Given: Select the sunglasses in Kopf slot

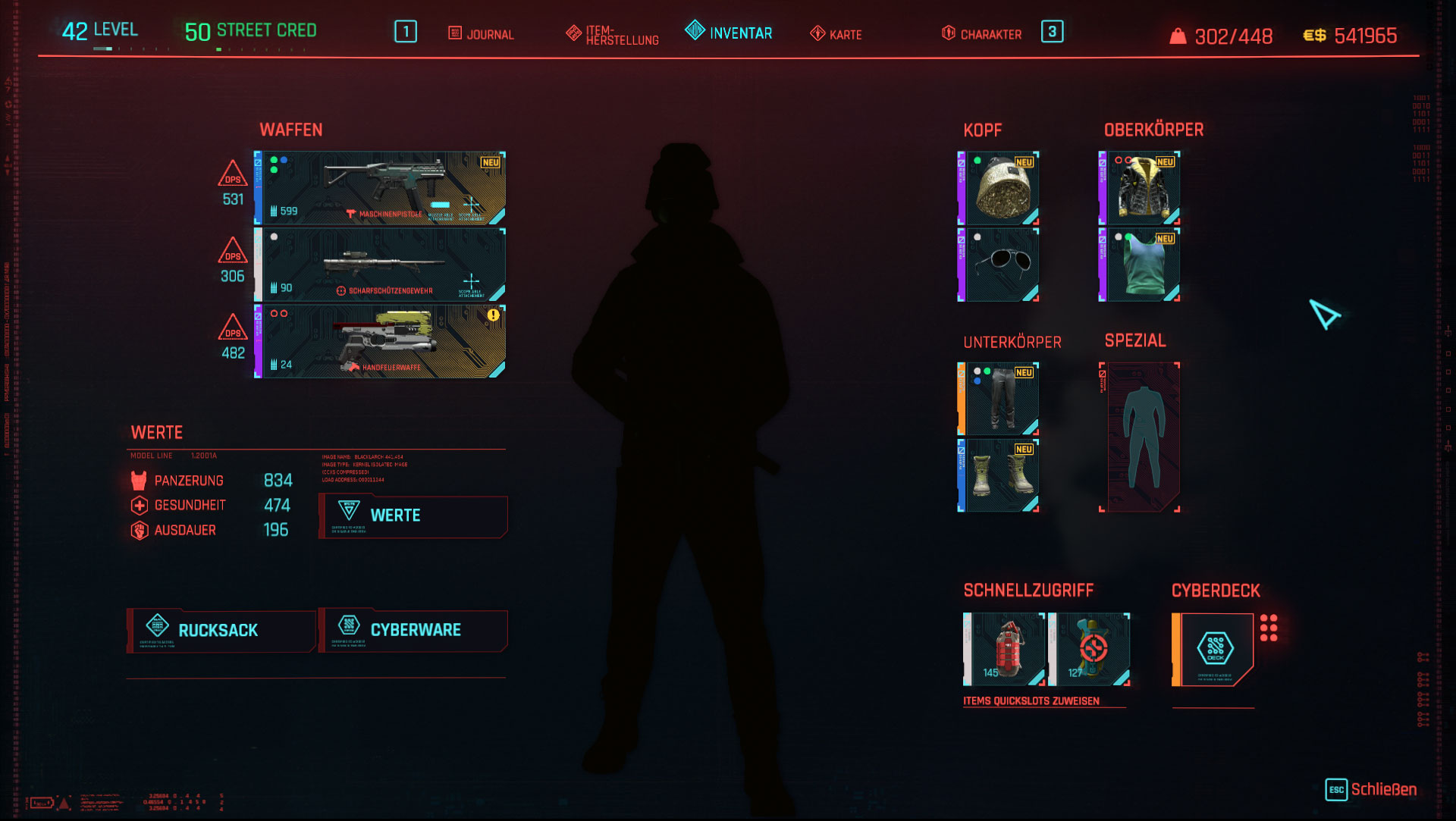Looking at the screenshot, I should tap(1001, 264).
